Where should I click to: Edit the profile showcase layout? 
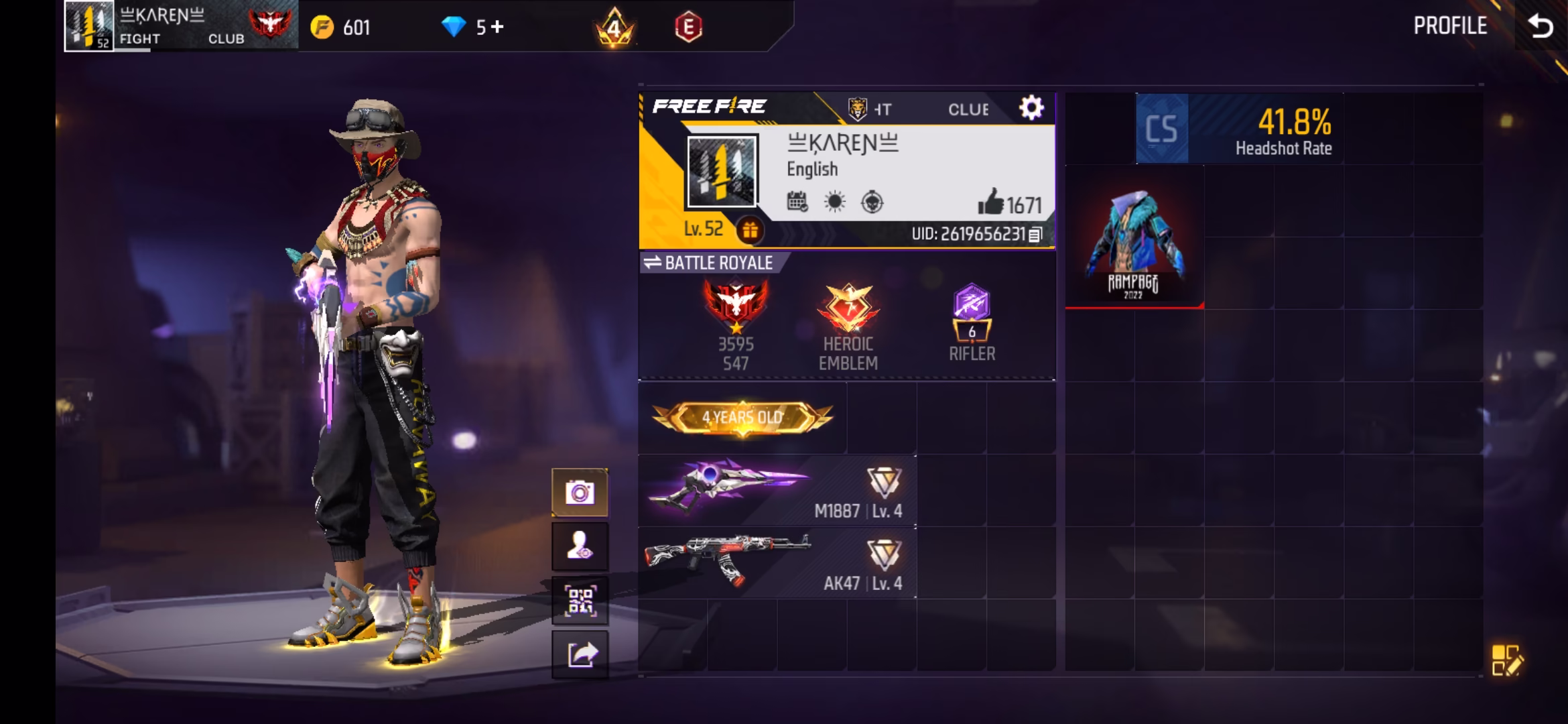(x=1507, y=660)
